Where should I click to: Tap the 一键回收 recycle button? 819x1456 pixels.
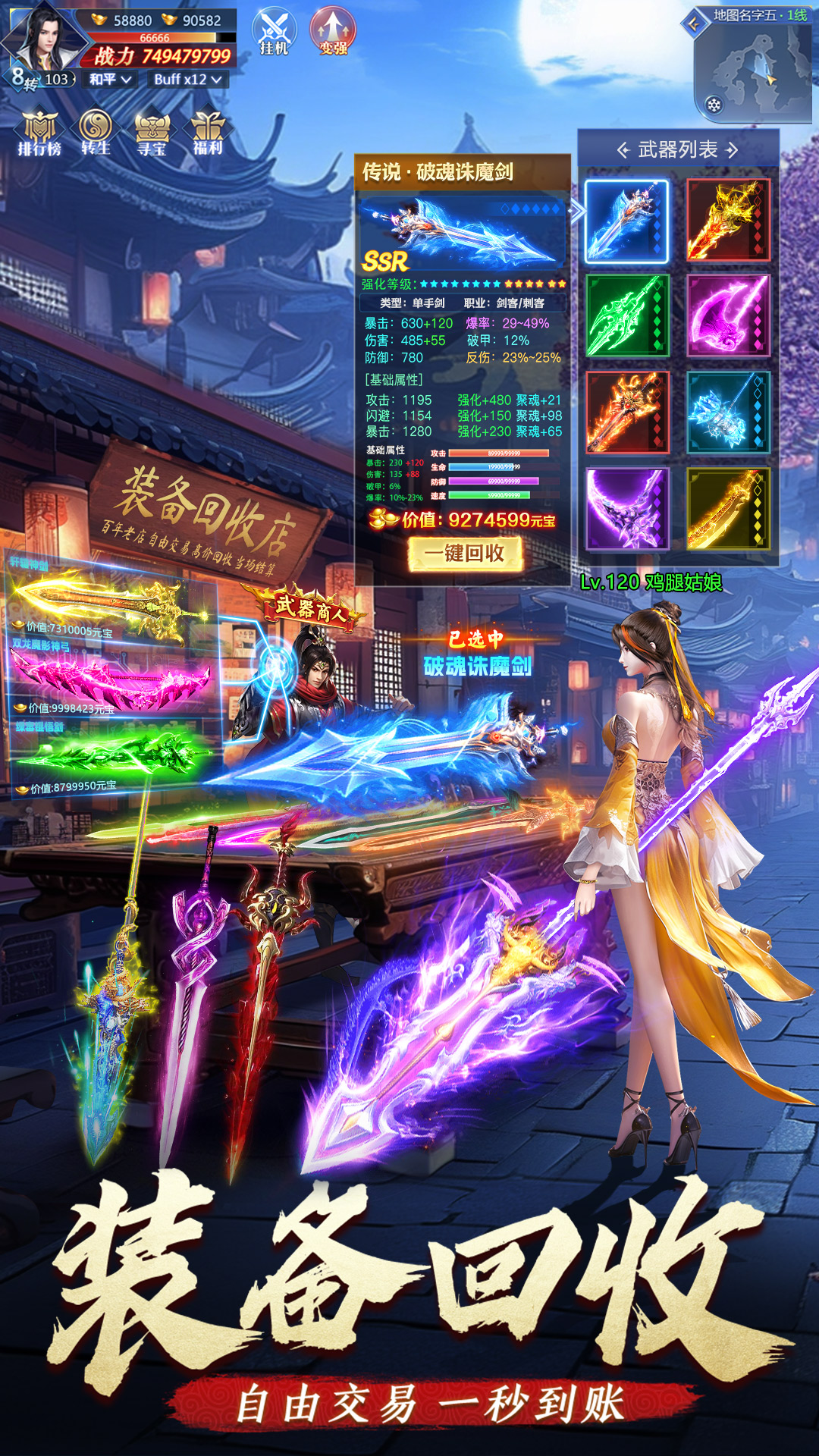click(465, 554)
